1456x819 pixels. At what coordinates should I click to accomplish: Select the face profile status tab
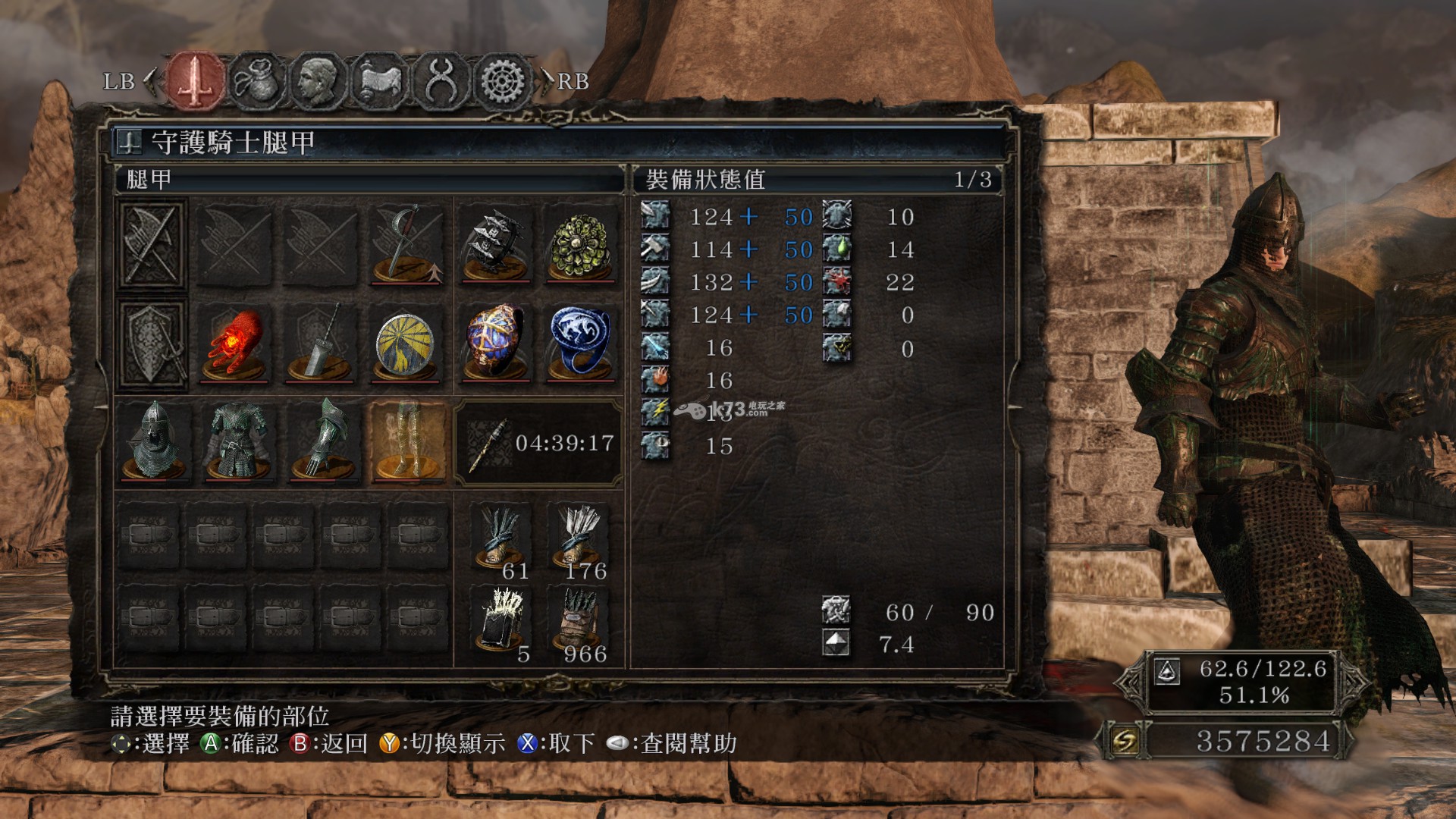click(x=318, y=80)
